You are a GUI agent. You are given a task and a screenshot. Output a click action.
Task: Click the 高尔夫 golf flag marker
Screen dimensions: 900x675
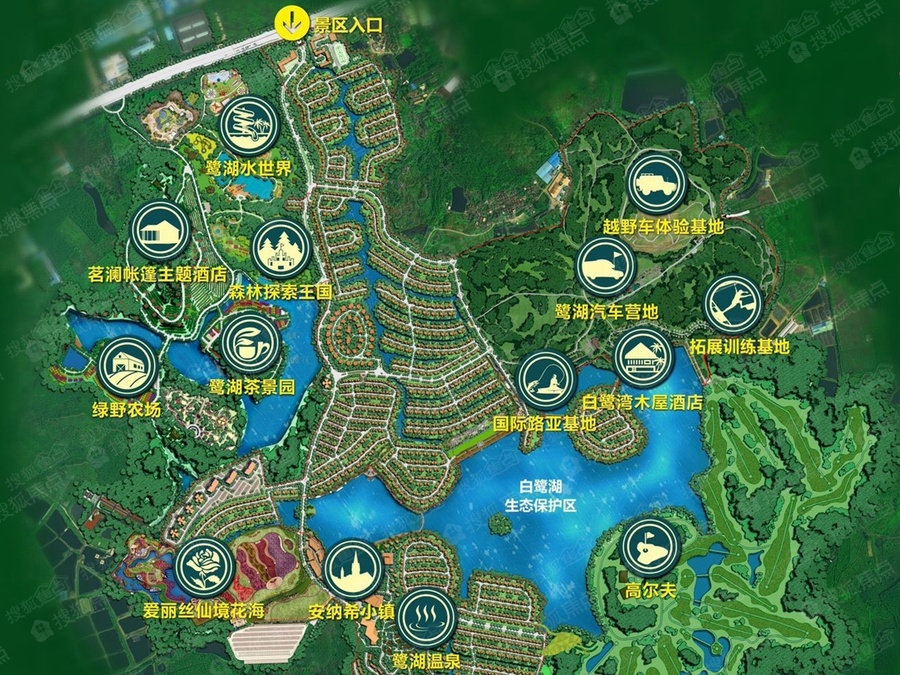click(650, 548)
